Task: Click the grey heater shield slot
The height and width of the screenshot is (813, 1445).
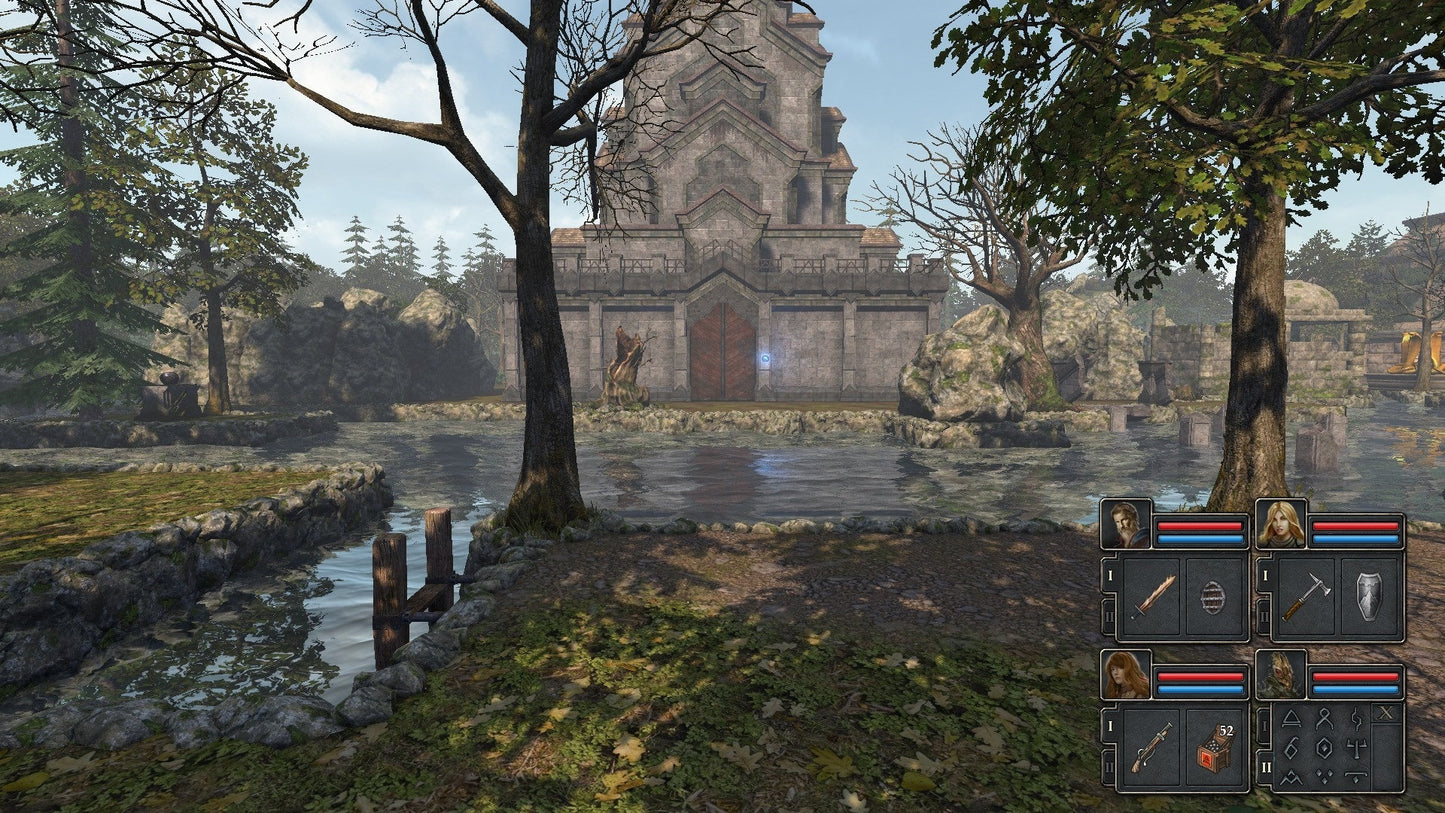Action: (1369, 597)
